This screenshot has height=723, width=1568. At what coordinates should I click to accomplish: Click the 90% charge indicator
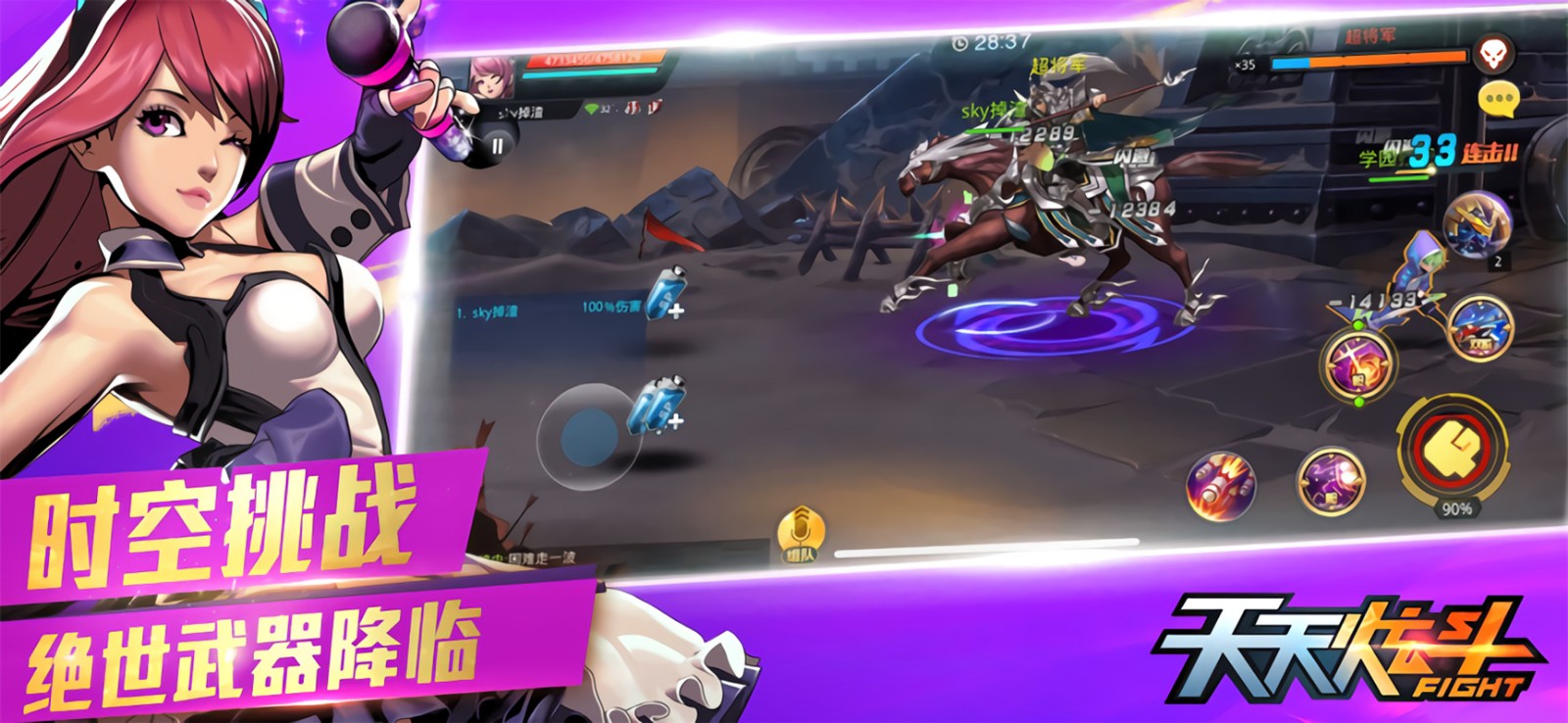(1457, 508)
